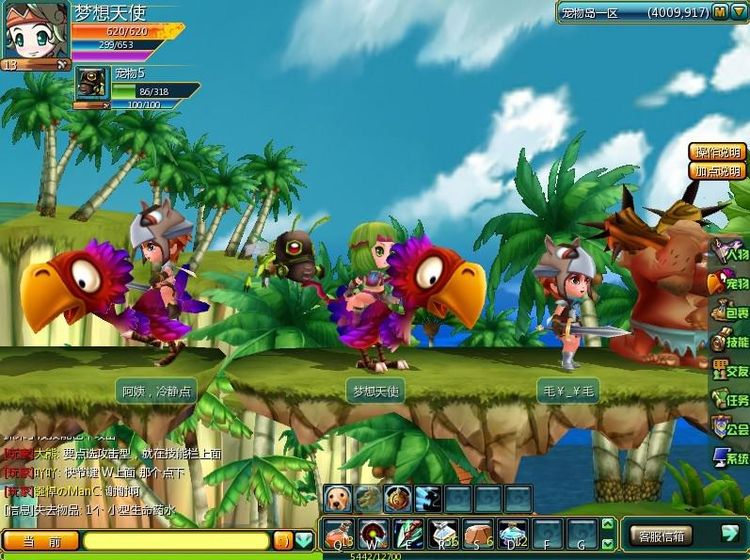Screen dimensions: 750x560
Task: Click the 操作说明 controls guide button
Action: click(718, 152)
